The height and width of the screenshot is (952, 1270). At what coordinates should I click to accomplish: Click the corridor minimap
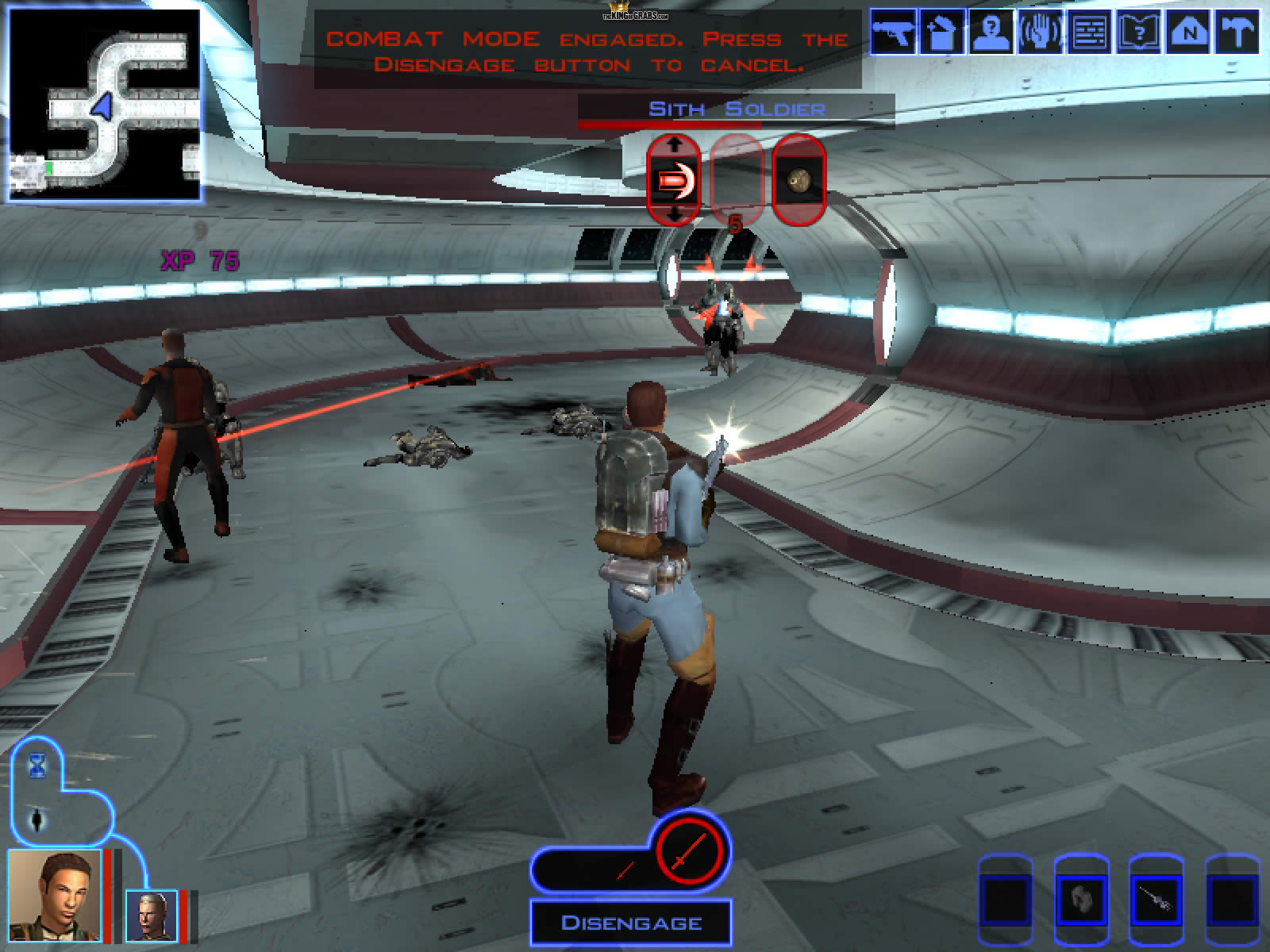(x=104, y=105)
